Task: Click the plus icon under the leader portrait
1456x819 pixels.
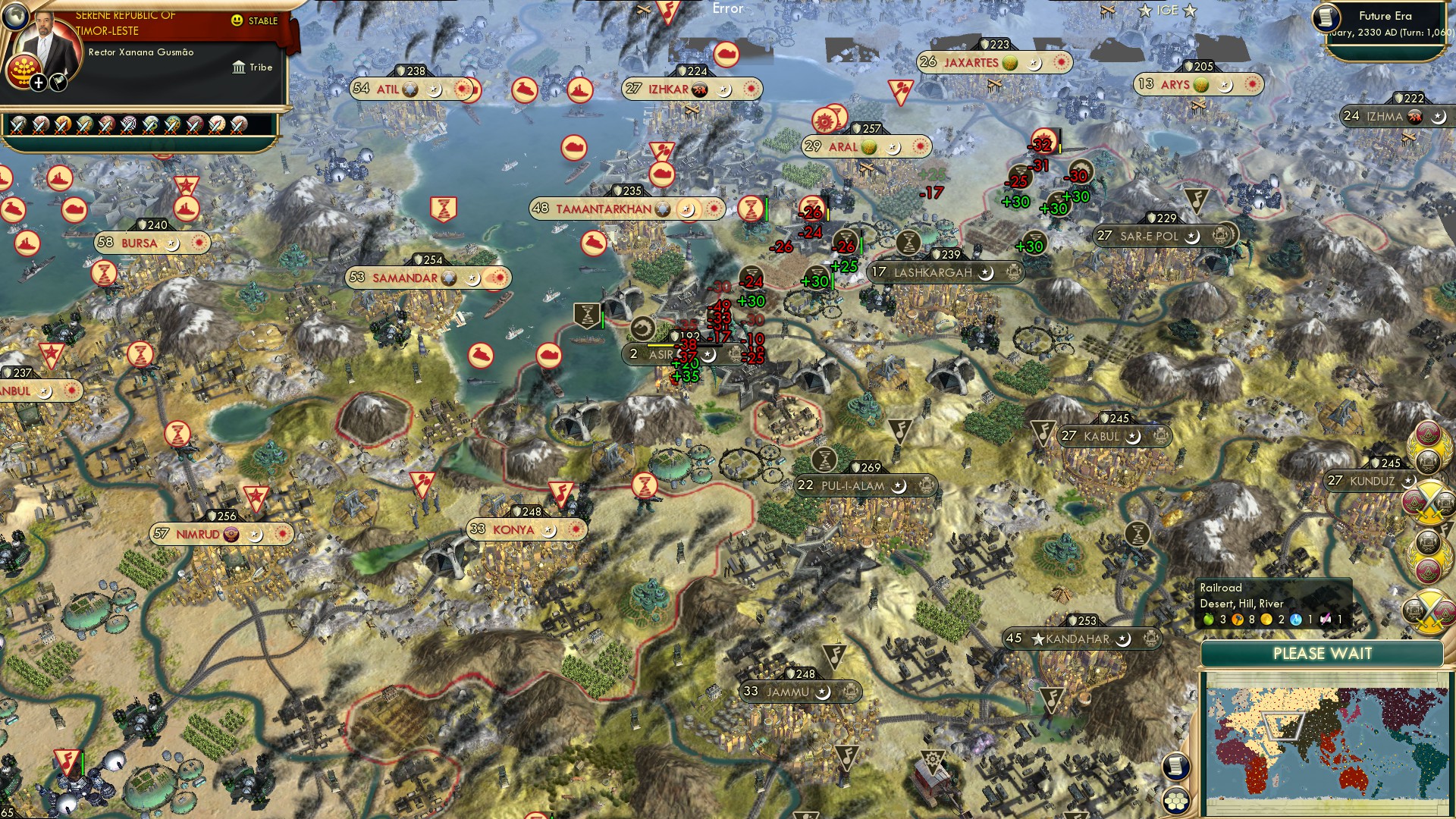Action: click(x=38, y=83)
